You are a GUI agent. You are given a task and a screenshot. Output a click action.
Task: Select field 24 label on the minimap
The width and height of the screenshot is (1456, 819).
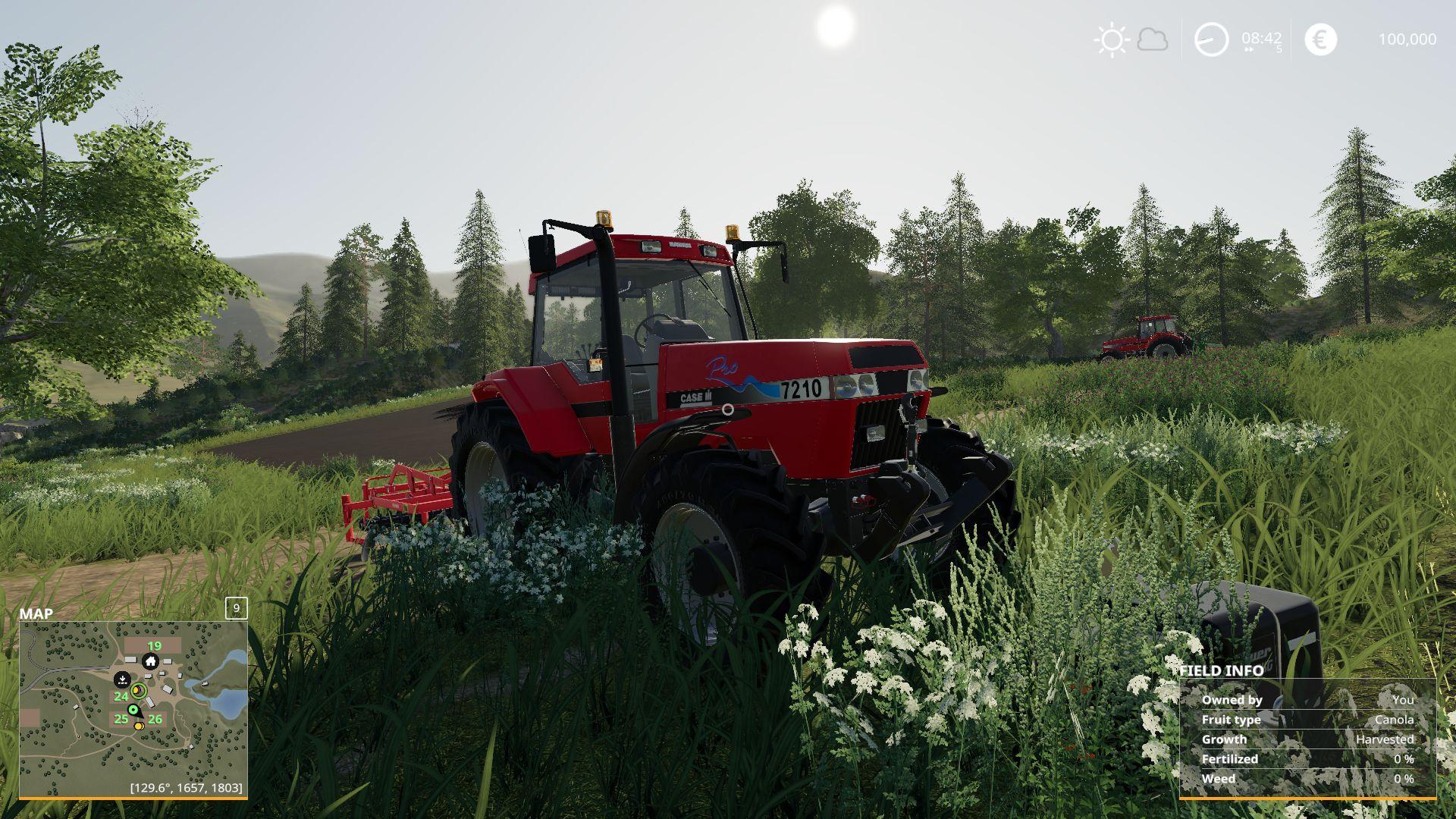point(122,696)
